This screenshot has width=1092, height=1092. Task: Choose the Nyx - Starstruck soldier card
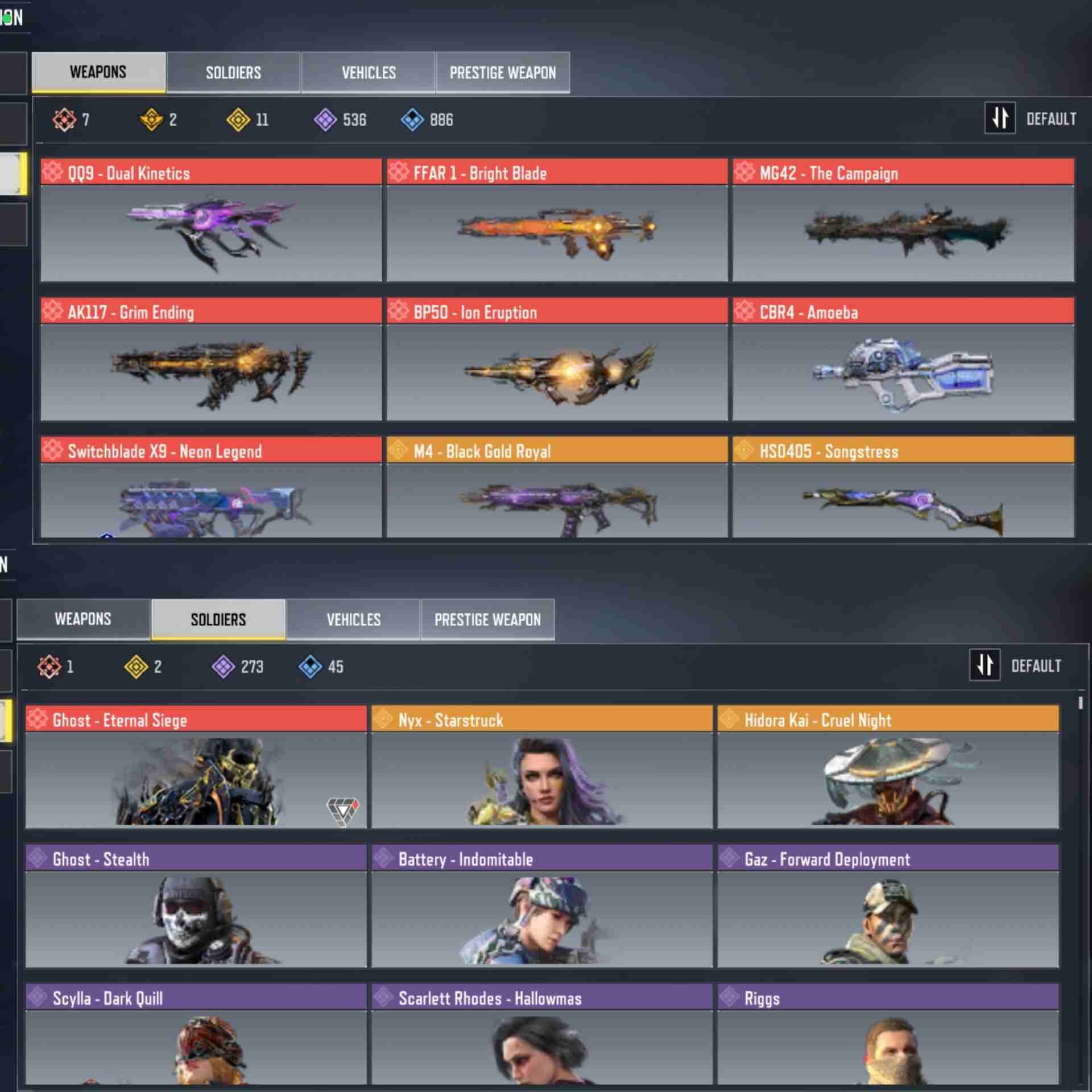[x=541, y=767]
